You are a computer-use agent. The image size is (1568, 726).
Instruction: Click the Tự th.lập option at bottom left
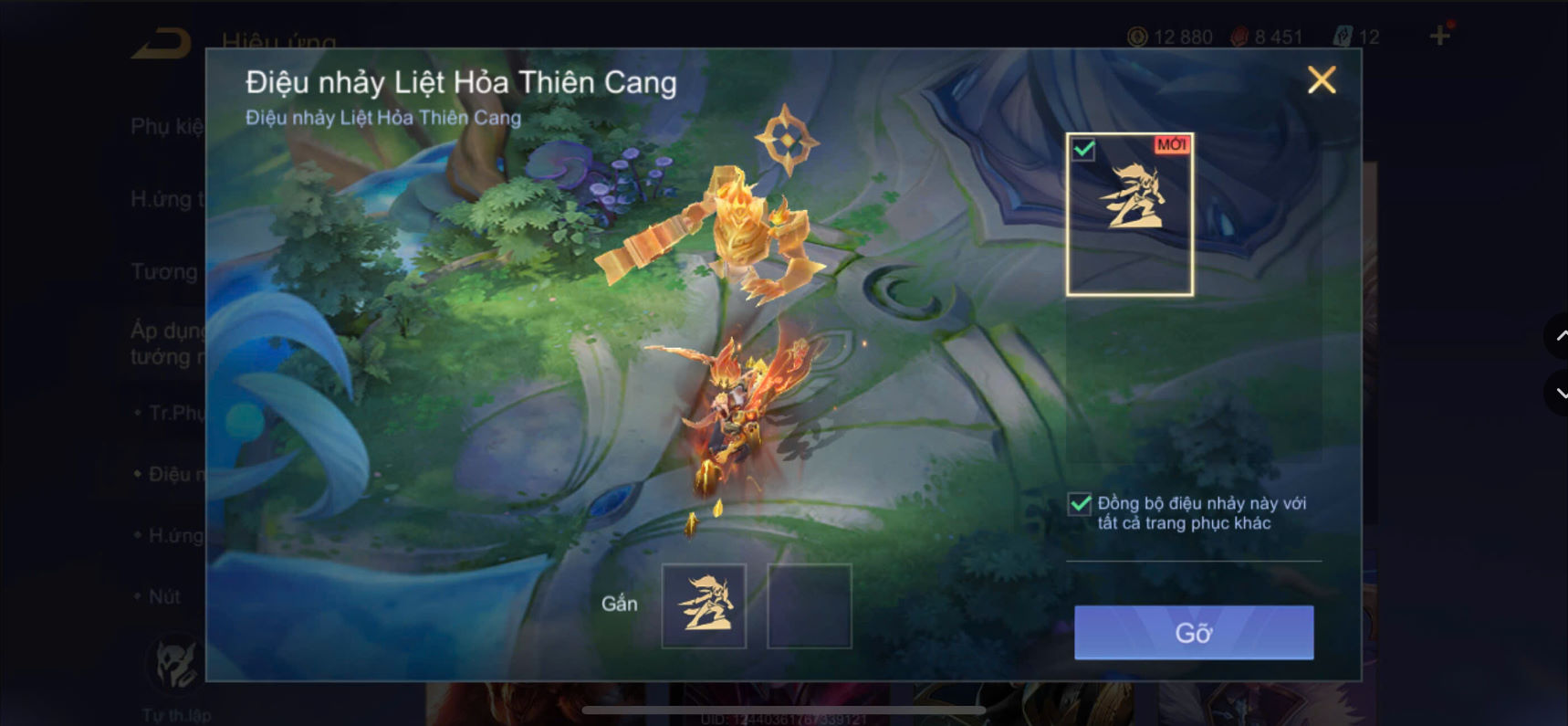click(176, 715)
